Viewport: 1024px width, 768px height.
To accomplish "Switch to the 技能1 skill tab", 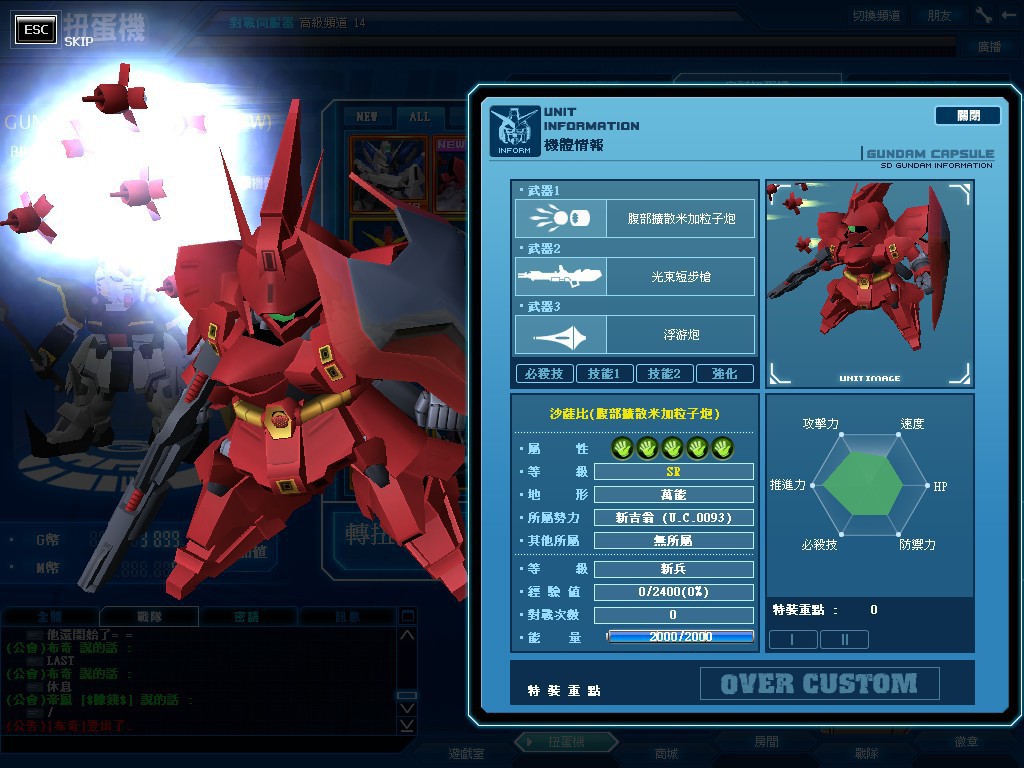I will tap(604, 374).
